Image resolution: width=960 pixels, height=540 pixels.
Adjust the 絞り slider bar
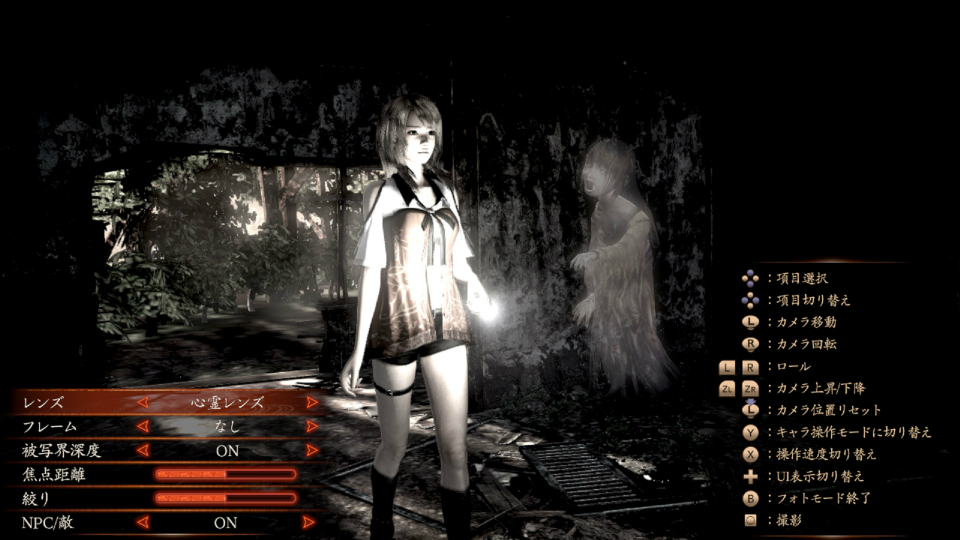[x=226, y=498]
